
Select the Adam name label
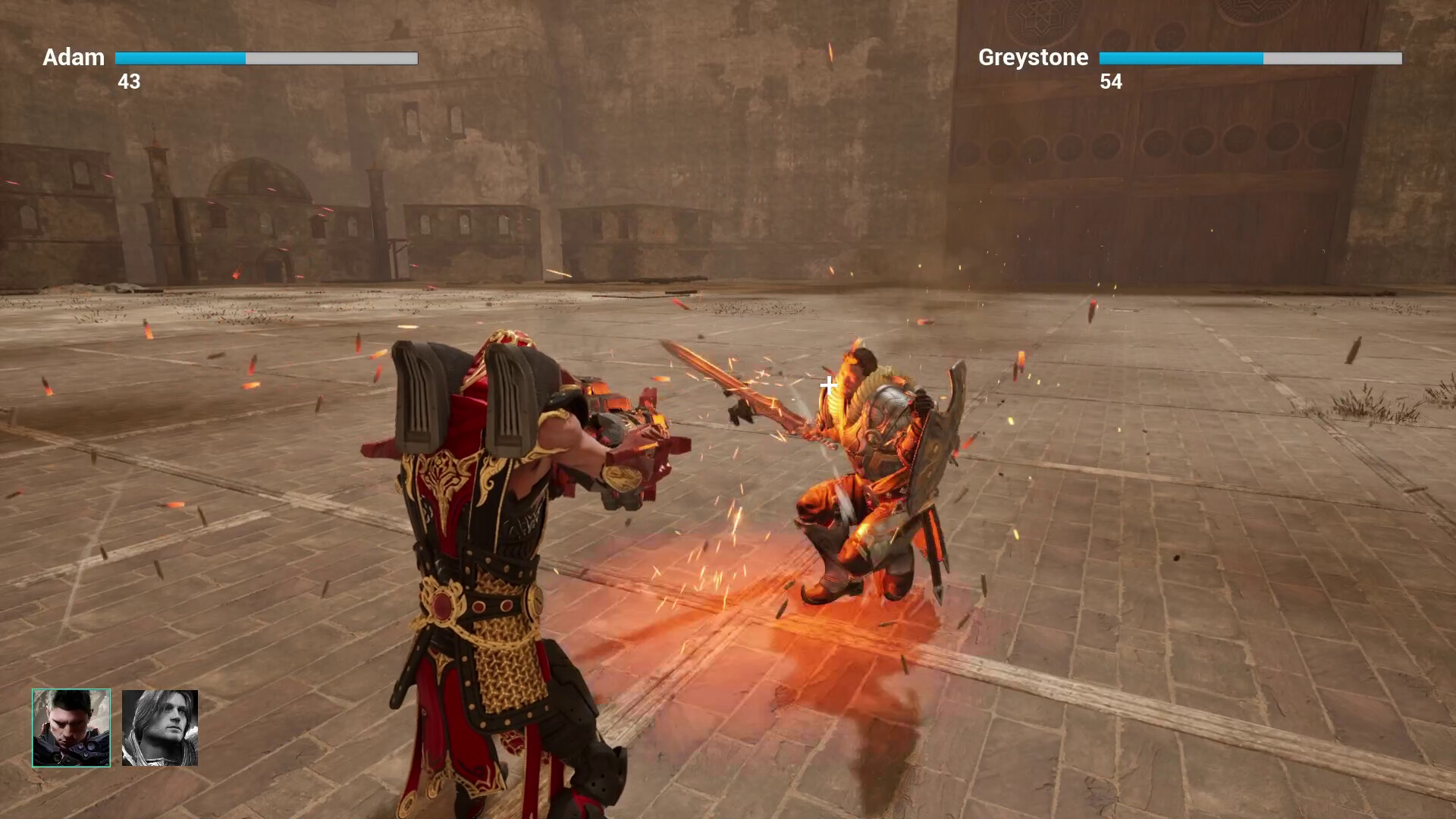(x=74, y=57)
